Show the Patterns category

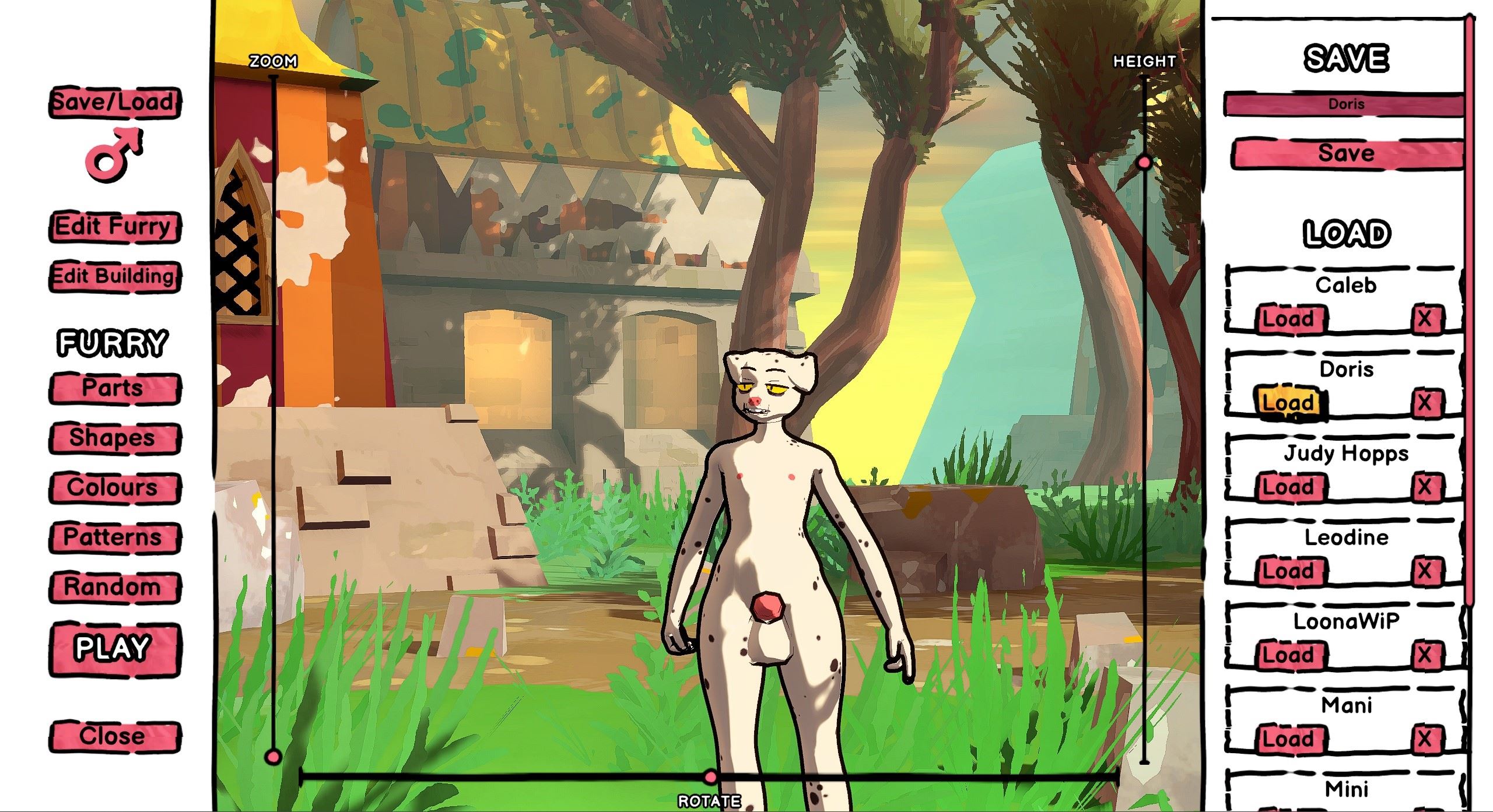click(x=114, y=537)
